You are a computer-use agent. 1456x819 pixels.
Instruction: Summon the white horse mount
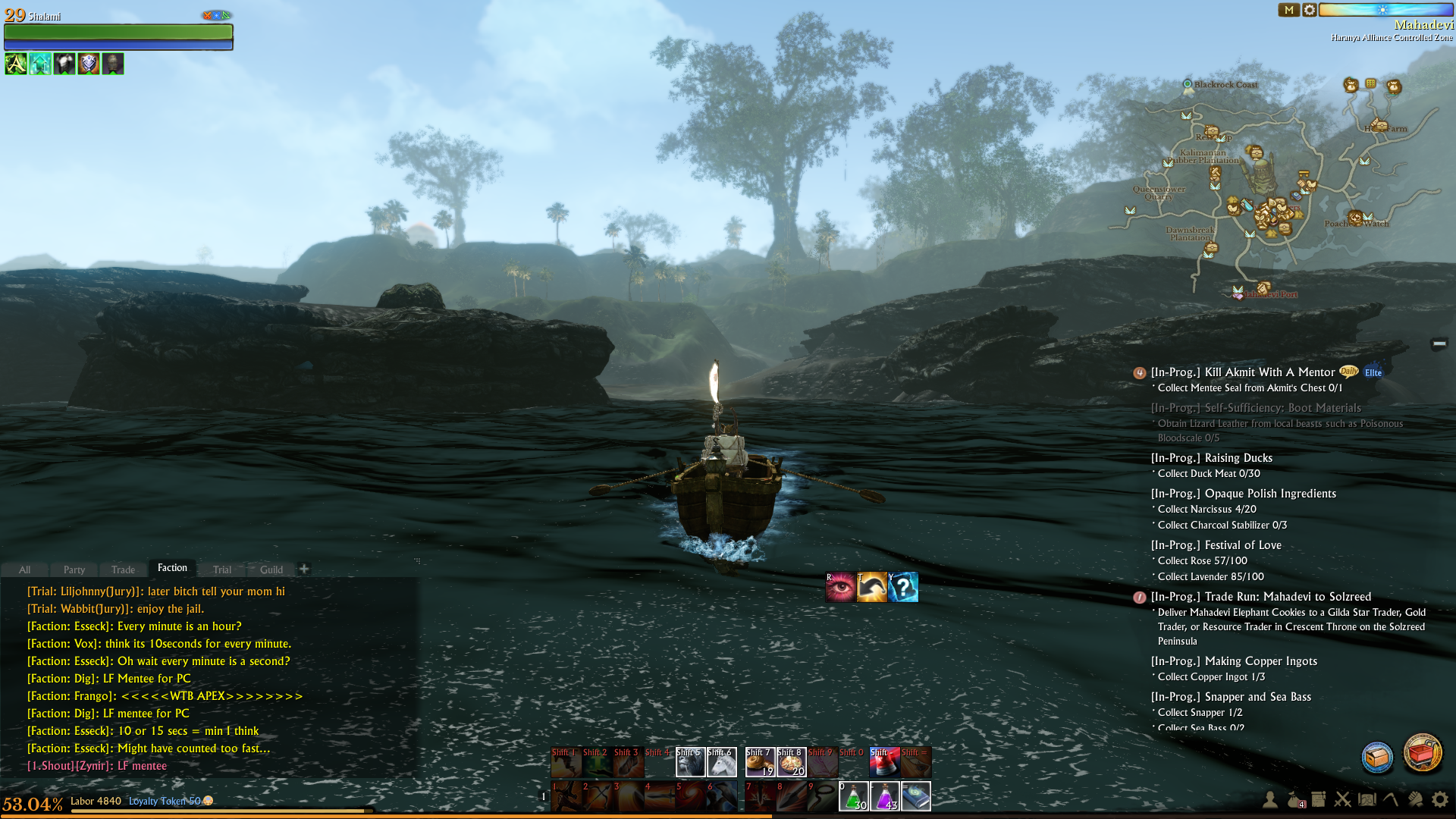pos(721,762)
